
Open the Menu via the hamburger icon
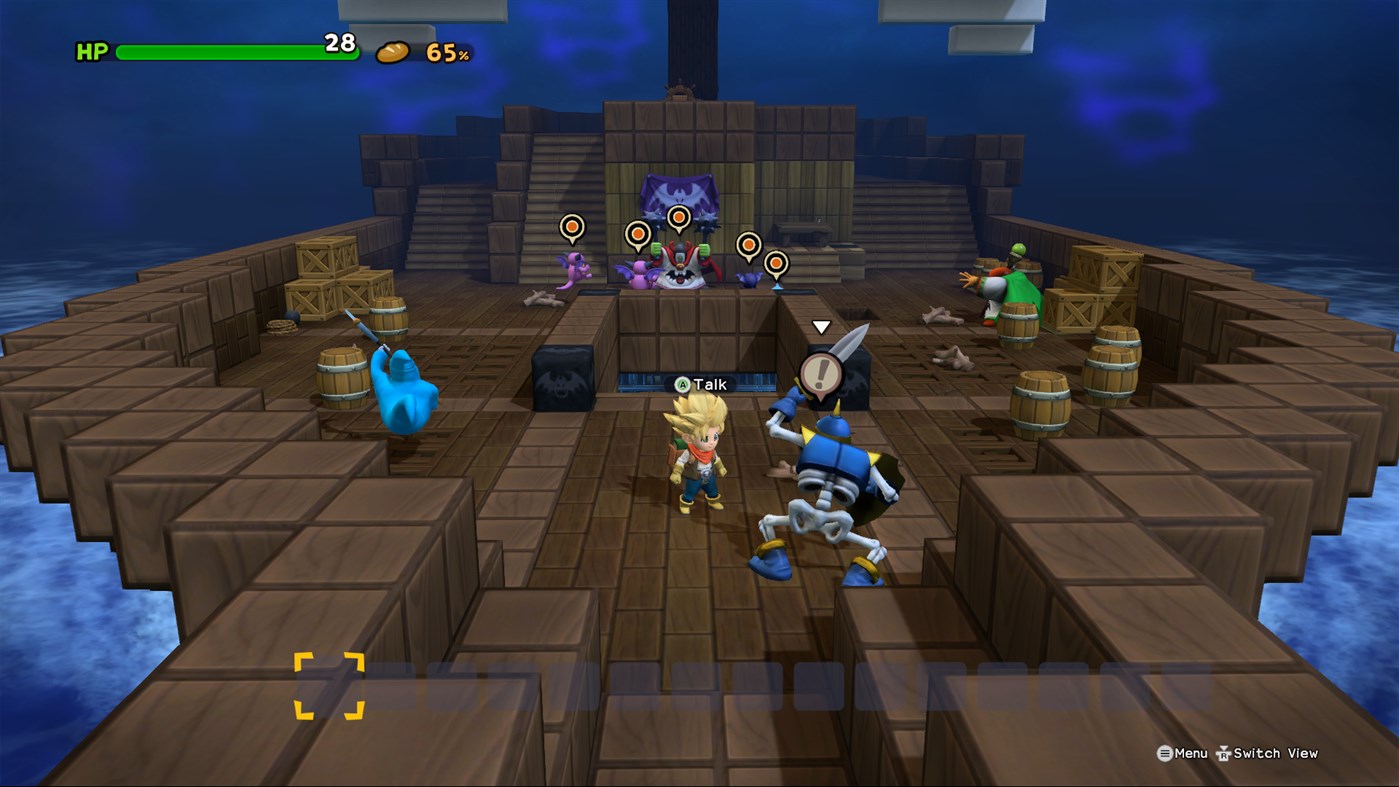[1164, 753]
